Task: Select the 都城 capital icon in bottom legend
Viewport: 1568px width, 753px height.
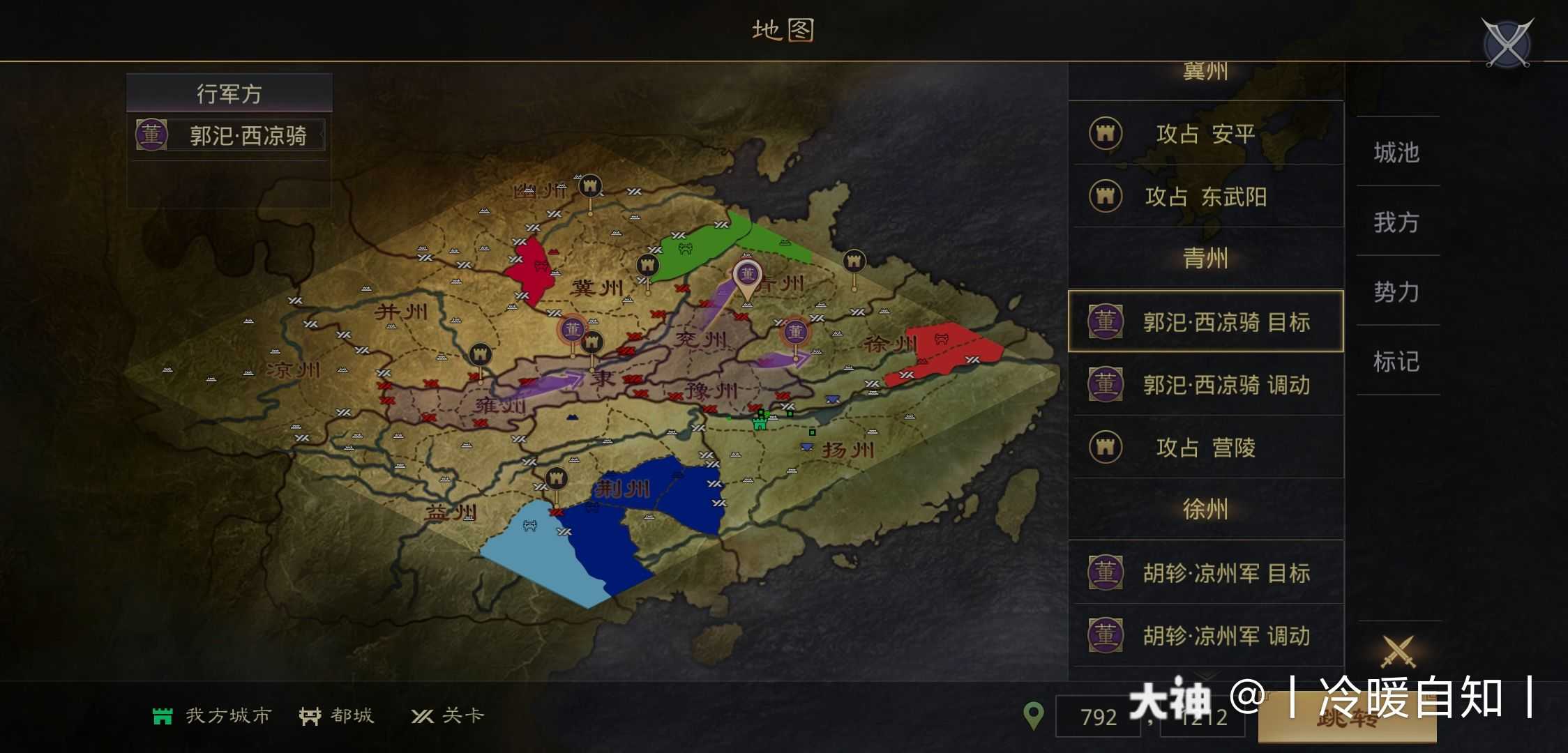Action: click(x=312, y=715)
